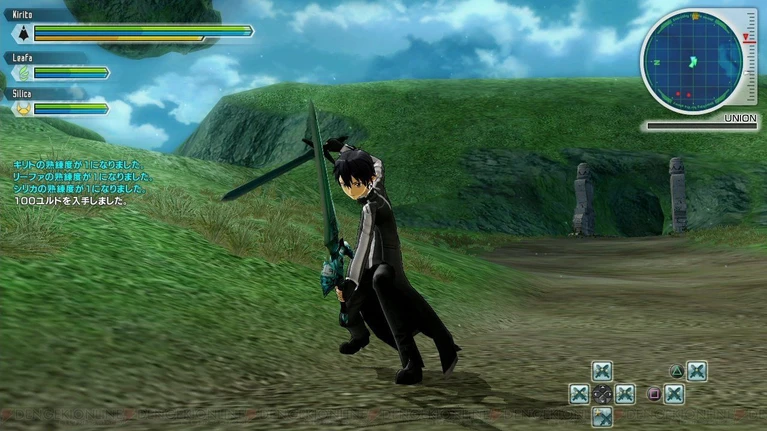767x431 pixels.
Task: Choose the Leafa name label
Action: (x=23, y=58)
